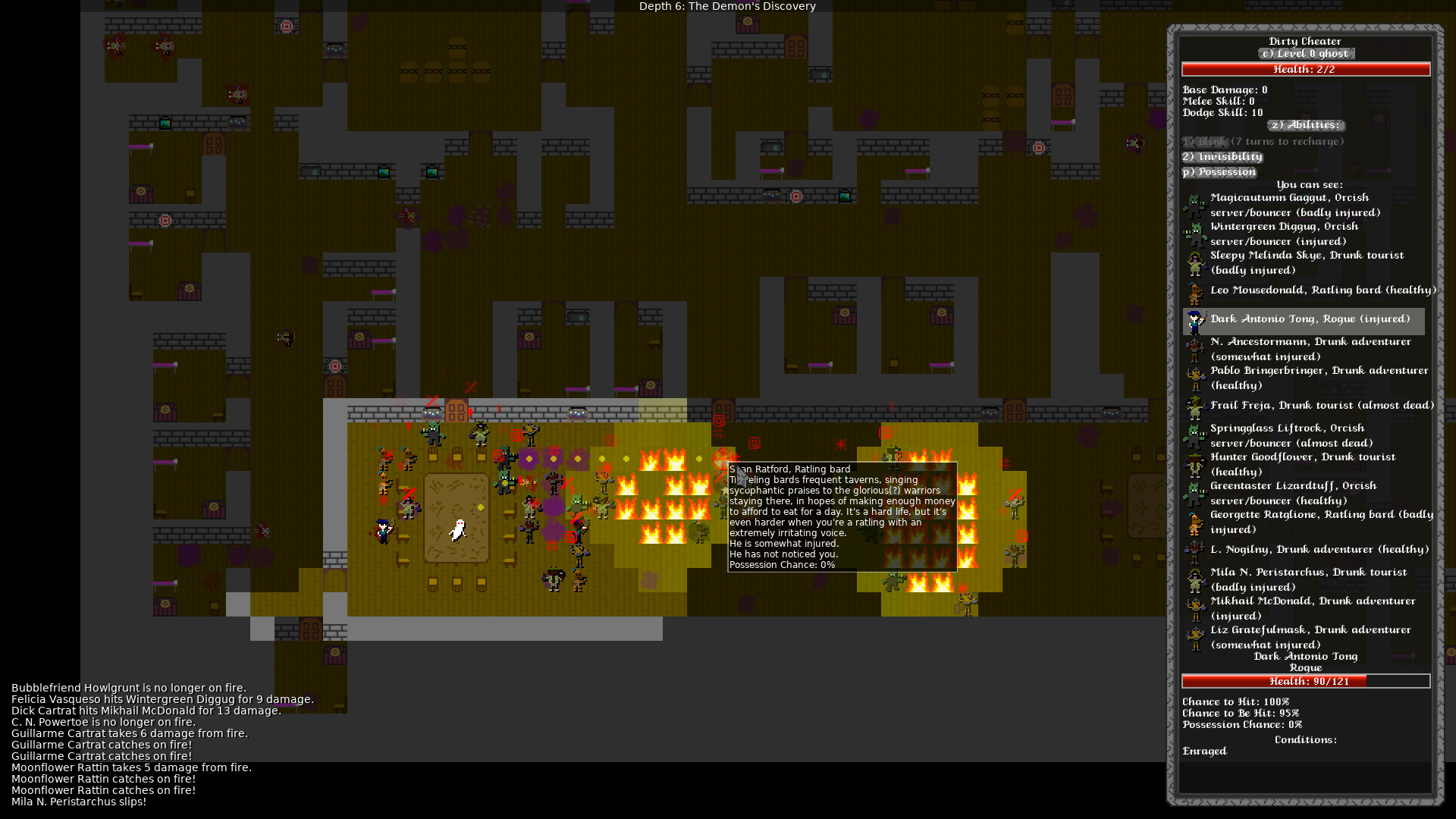Screen dimensions: 1456x819
Task: Click Mikhail McDonald's drunk adventurer icon
Action: [1197, 608]
